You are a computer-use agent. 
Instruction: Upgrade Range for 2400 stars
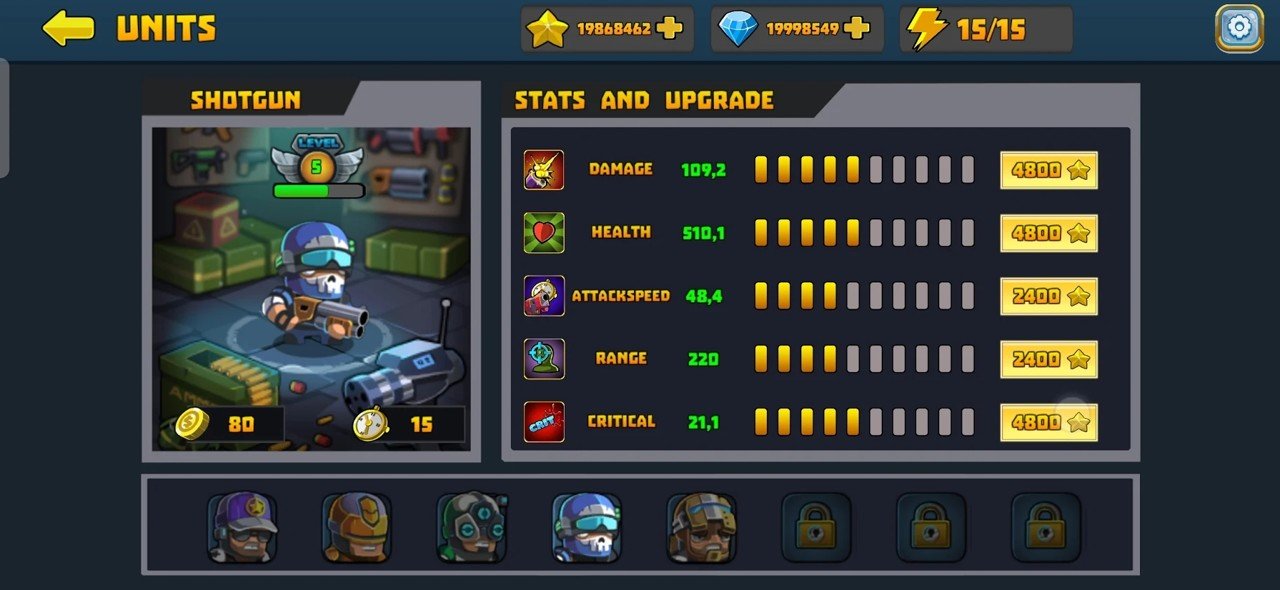coord(1049,359)
